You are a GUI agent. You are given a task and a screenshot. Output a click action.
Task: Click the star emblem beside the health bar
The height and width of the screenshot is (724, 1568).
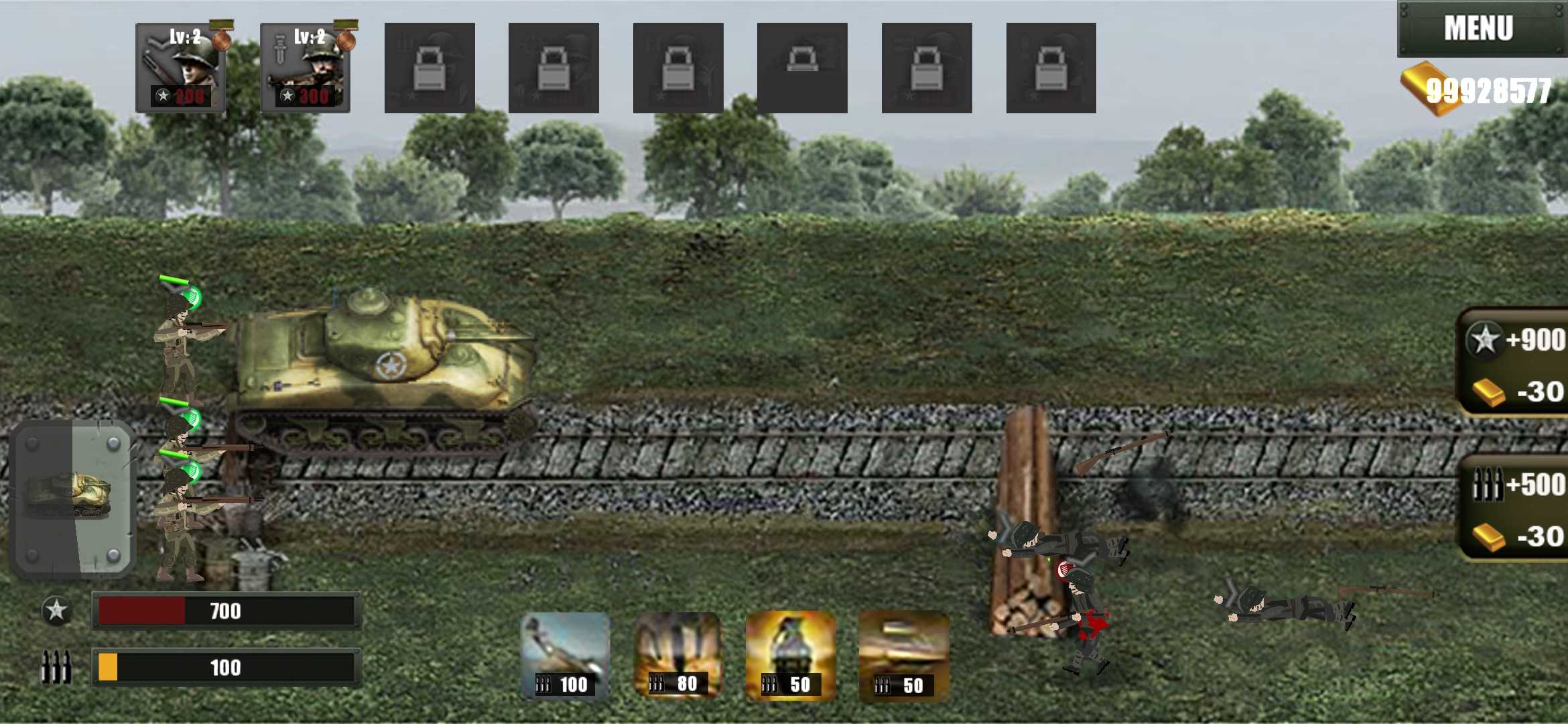[56, 611]
